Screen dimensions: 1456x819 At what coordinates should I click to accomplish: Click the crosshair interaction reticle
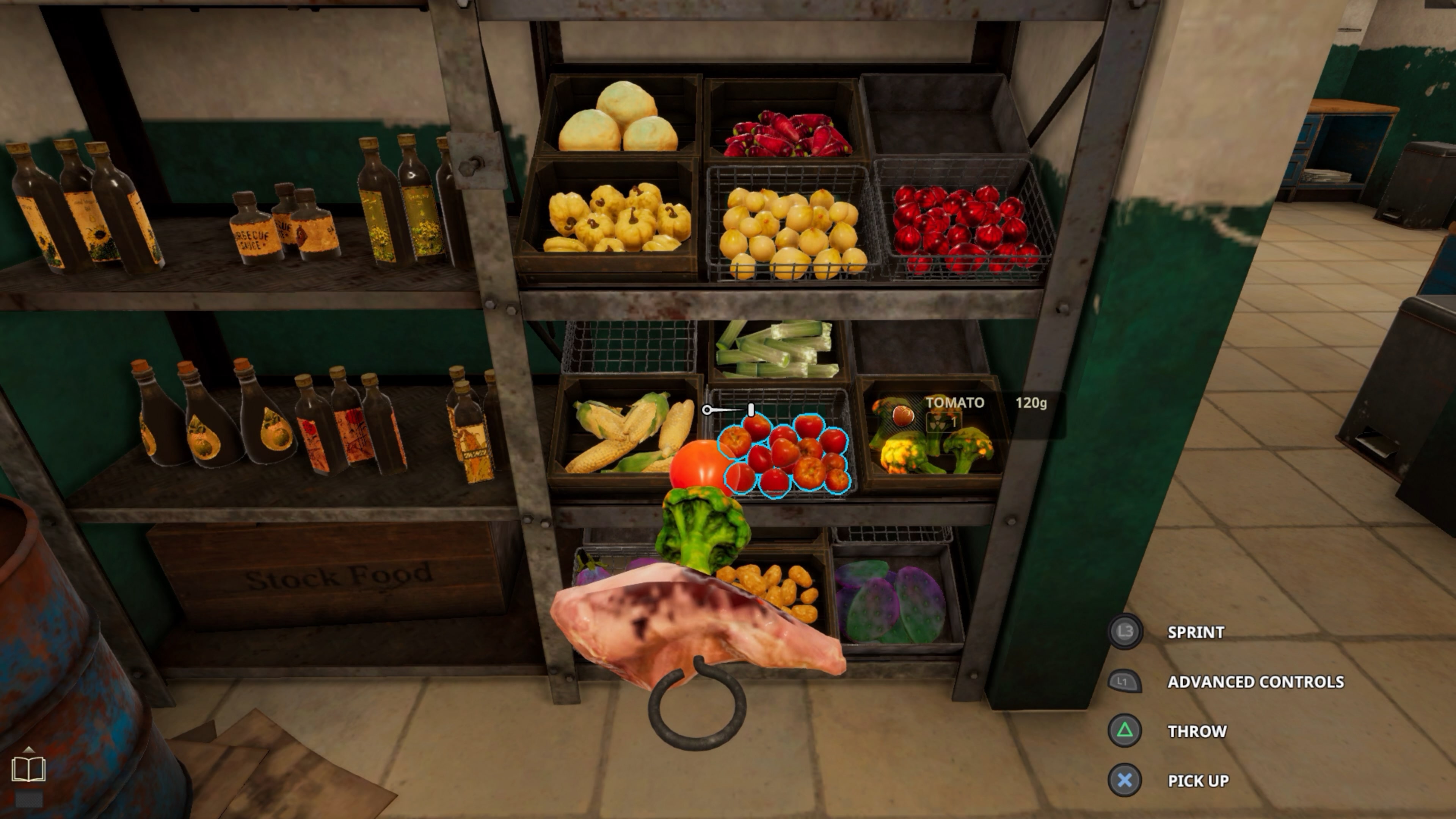pos(707,410)
